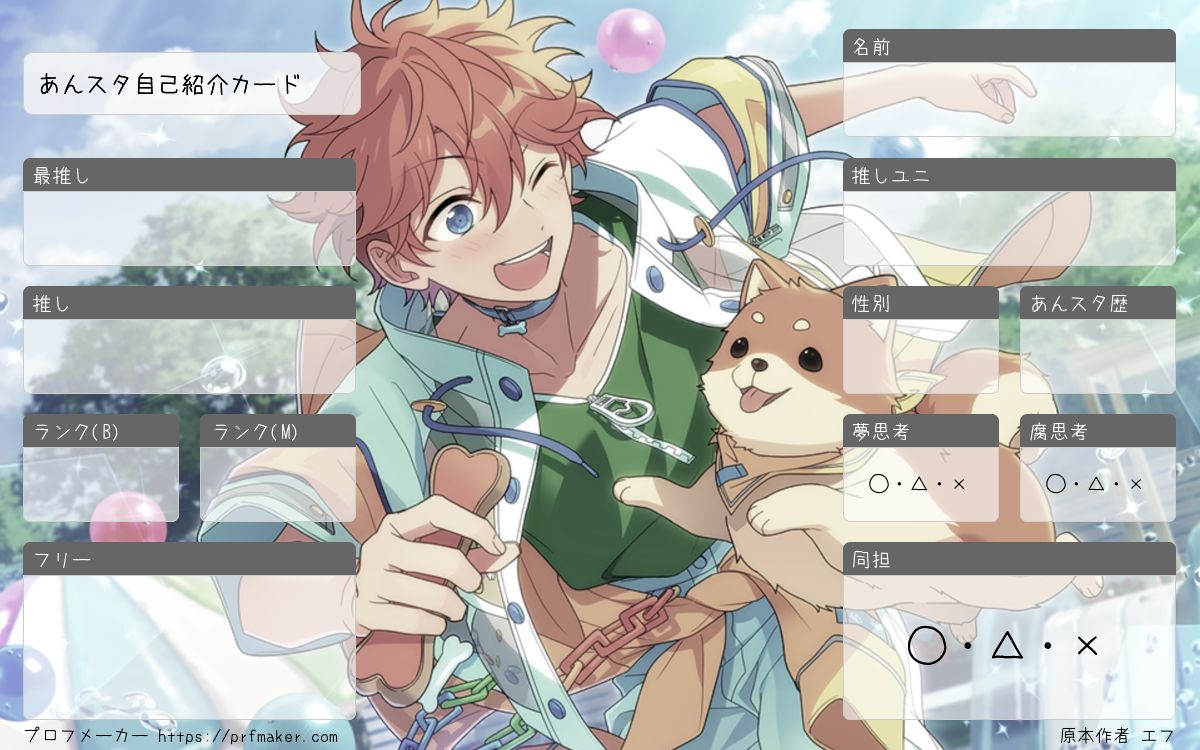Choose the triangle under 腐思考
The image size is (1200, 750).
point(1096,484)
